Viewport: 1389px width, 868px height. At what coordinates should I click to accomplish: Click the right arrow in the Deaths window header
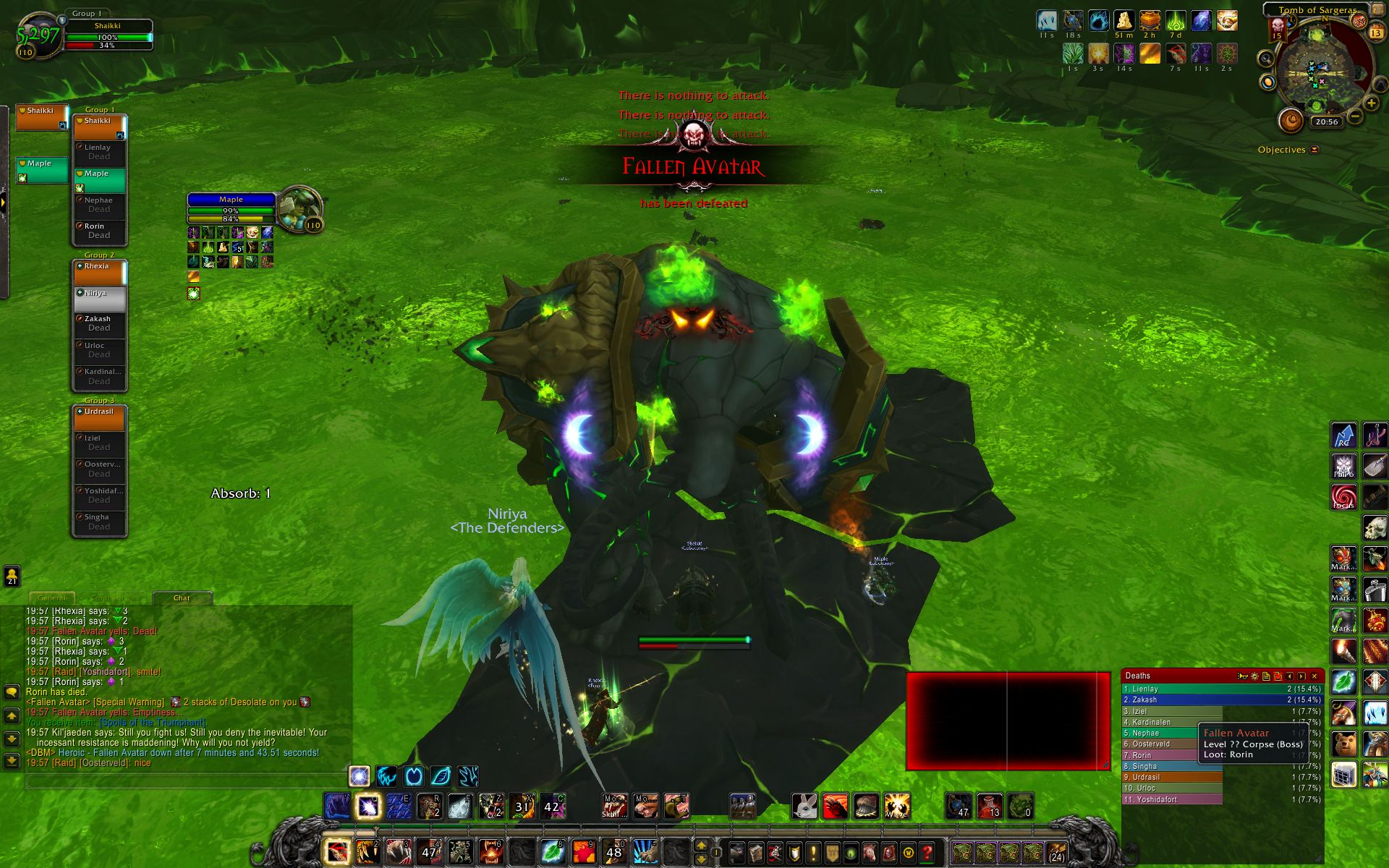tap(1300, 676)
